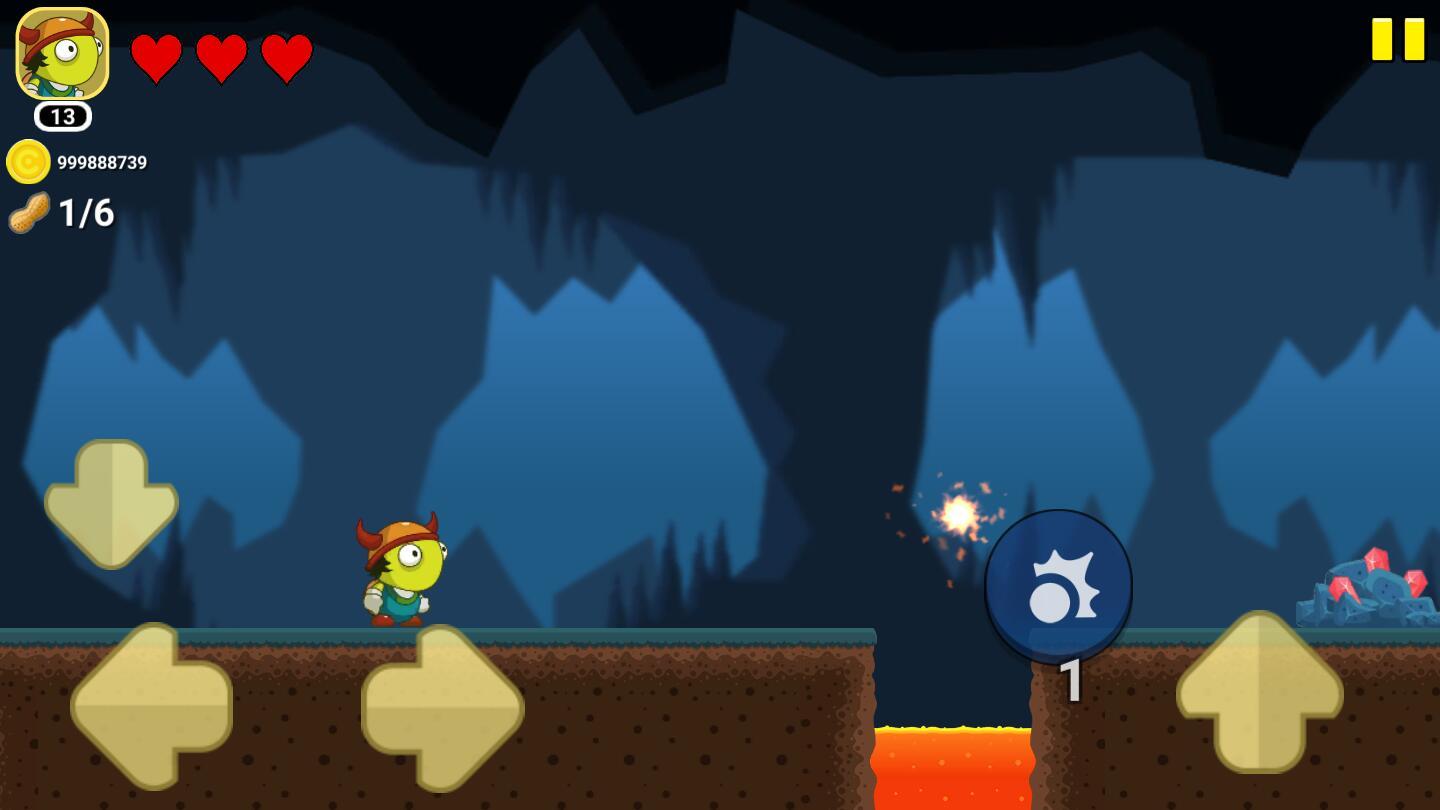This screenshot has width=1440, height=810.
Task: Tap the peanut collectible counter icon
Action: click(27, 212)
